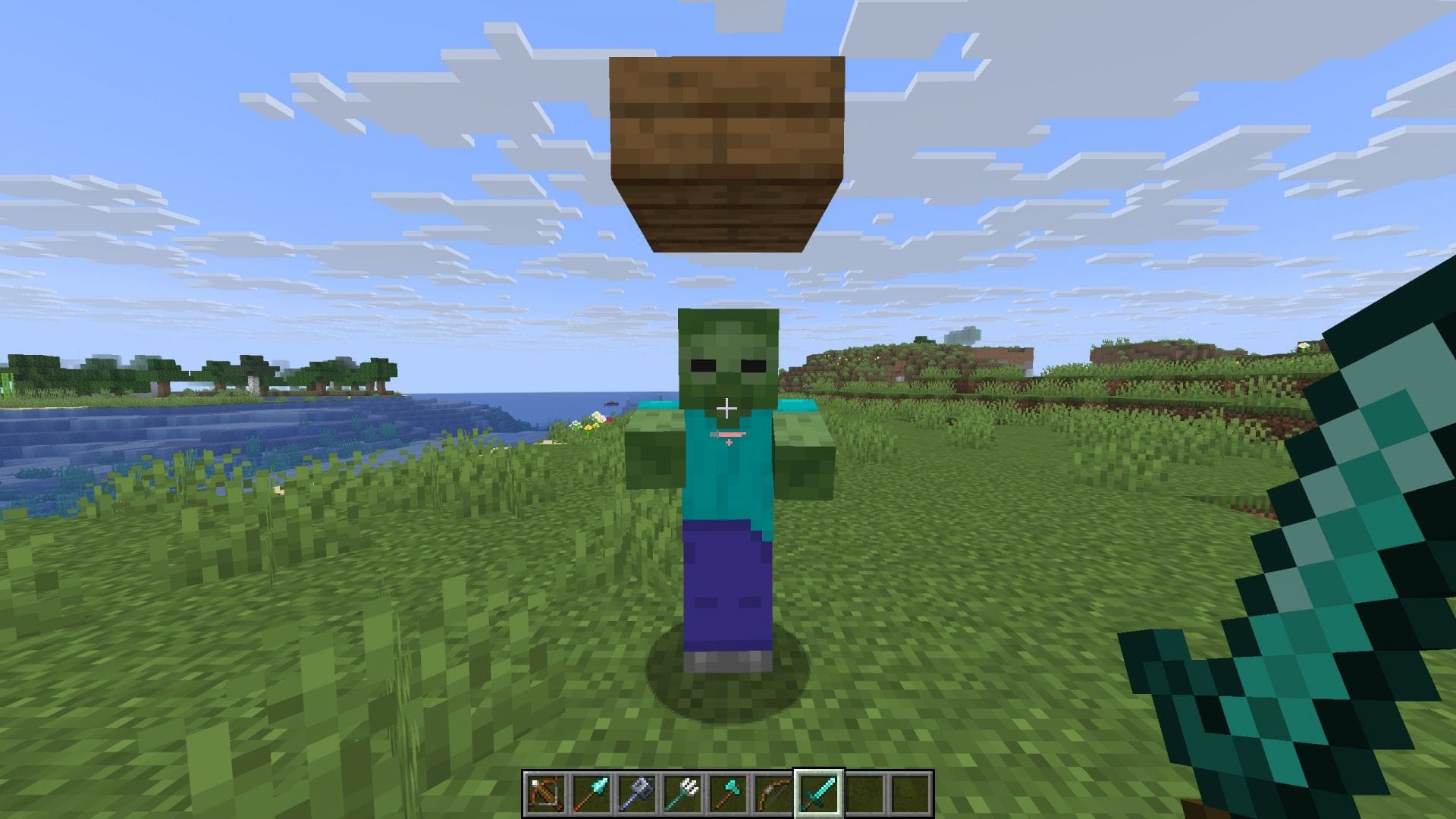Click the crosshair at screen center
Viewport: 1456px width, 819px height.
(x=728, y=409)
